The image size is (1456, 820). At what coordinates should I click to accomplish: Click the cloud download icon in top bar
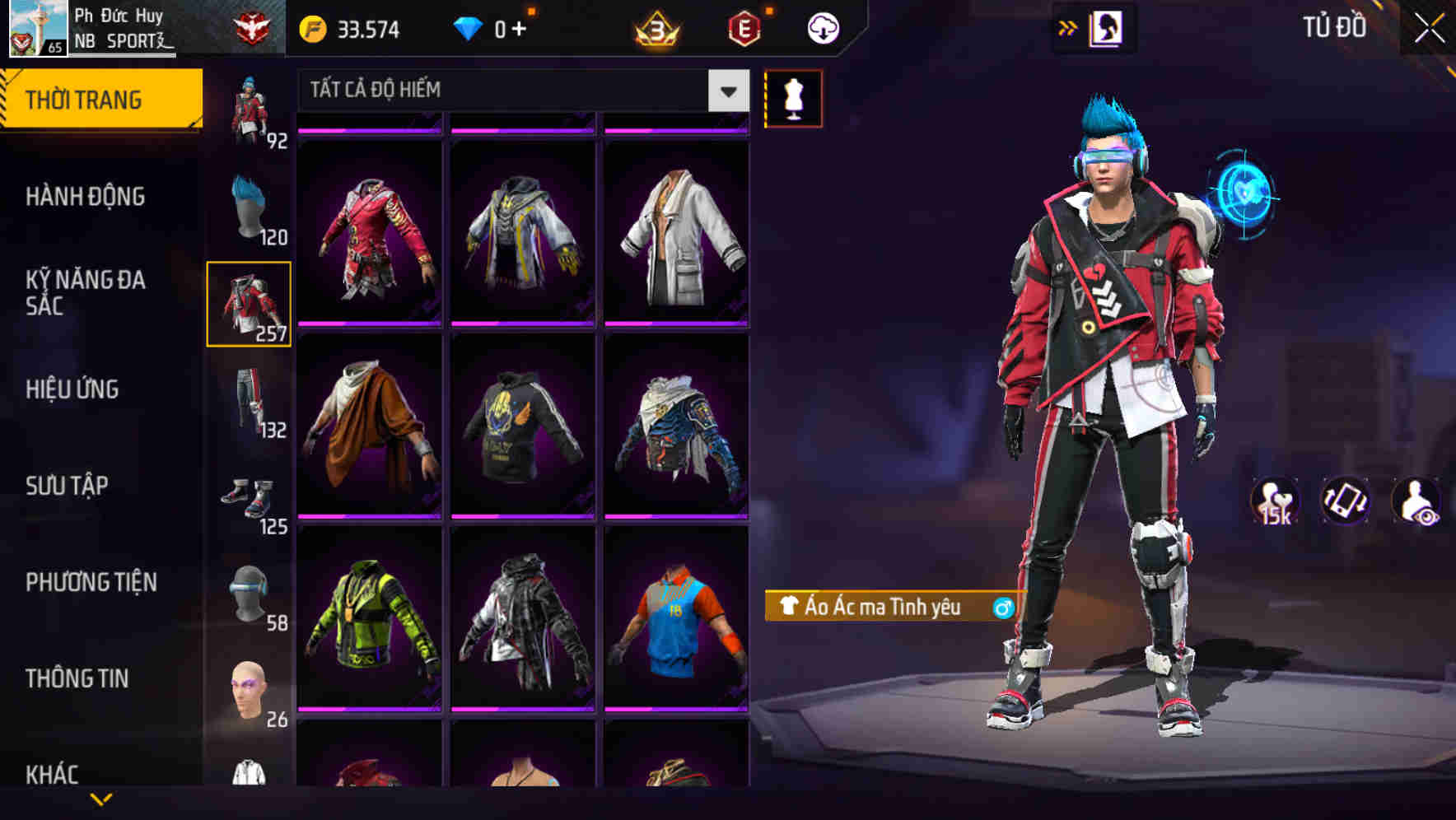(x=822, y=26)
